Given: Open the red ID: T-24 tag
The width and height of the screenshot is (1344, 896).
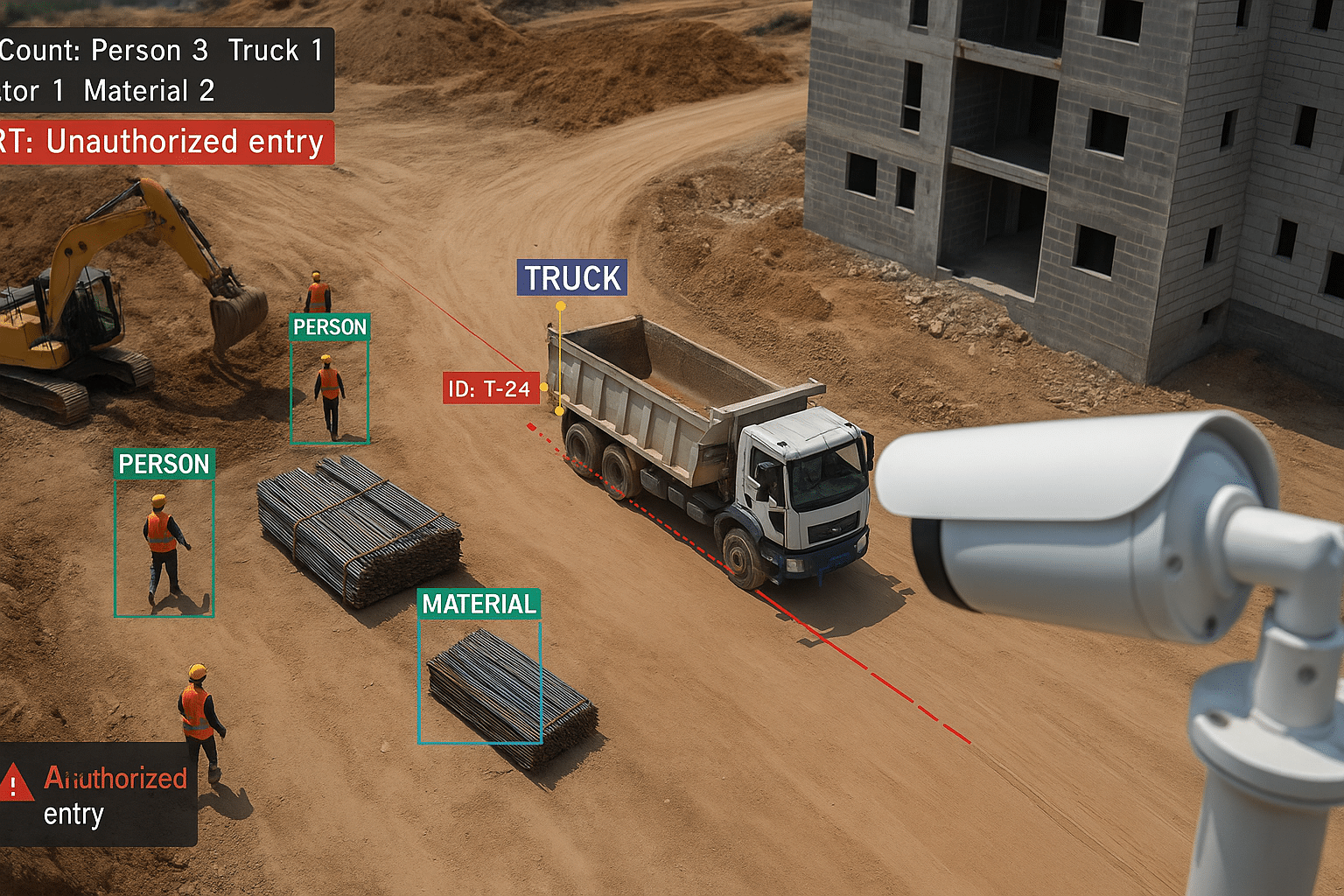Looking at the screenshot, I should [x=490, y=388].
